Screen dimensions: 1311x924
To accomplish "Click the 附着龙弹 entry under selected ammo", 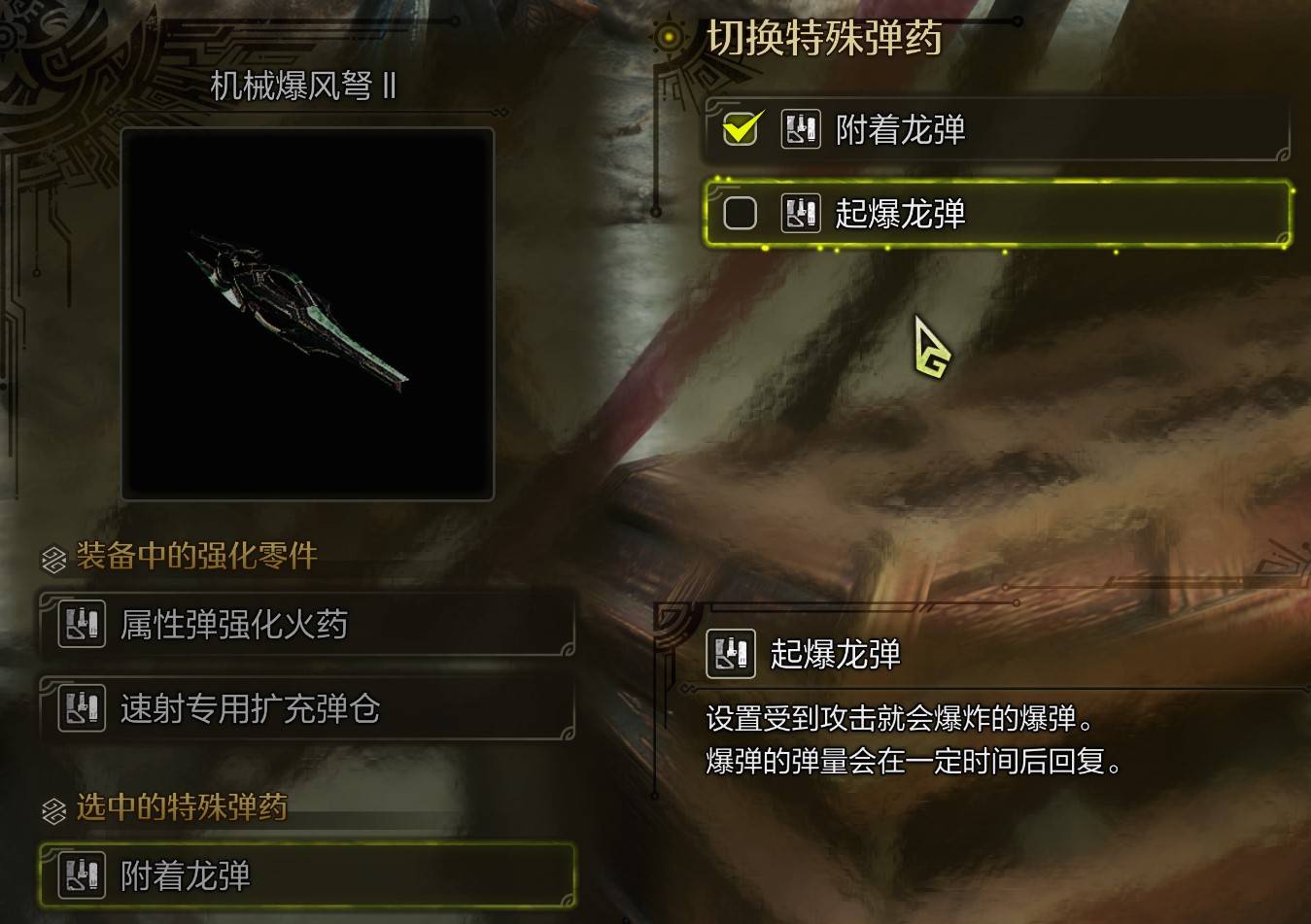I will 308,877.
